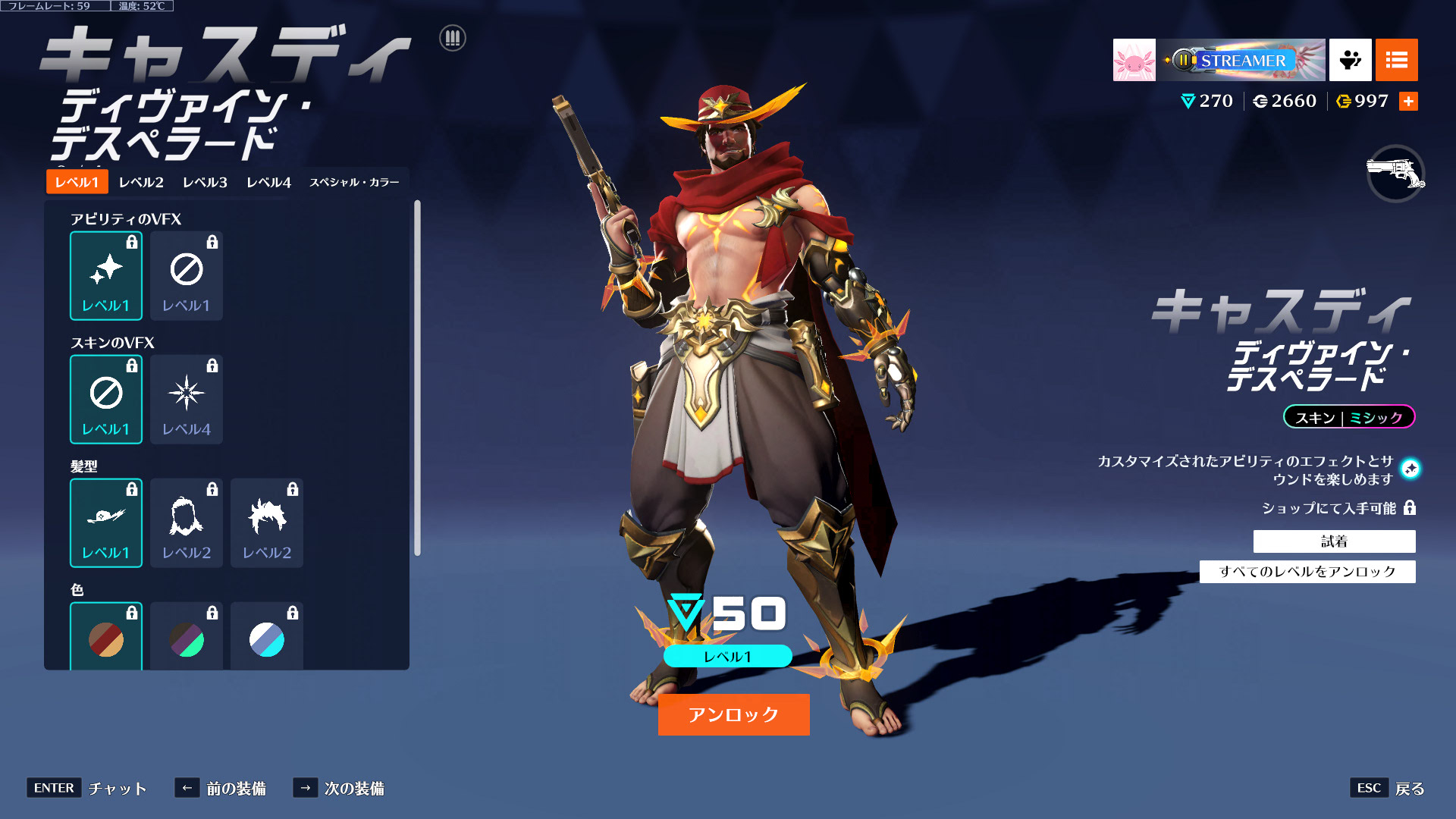
Task: Click the revolver weapon icon
Action: (1395, 174)
